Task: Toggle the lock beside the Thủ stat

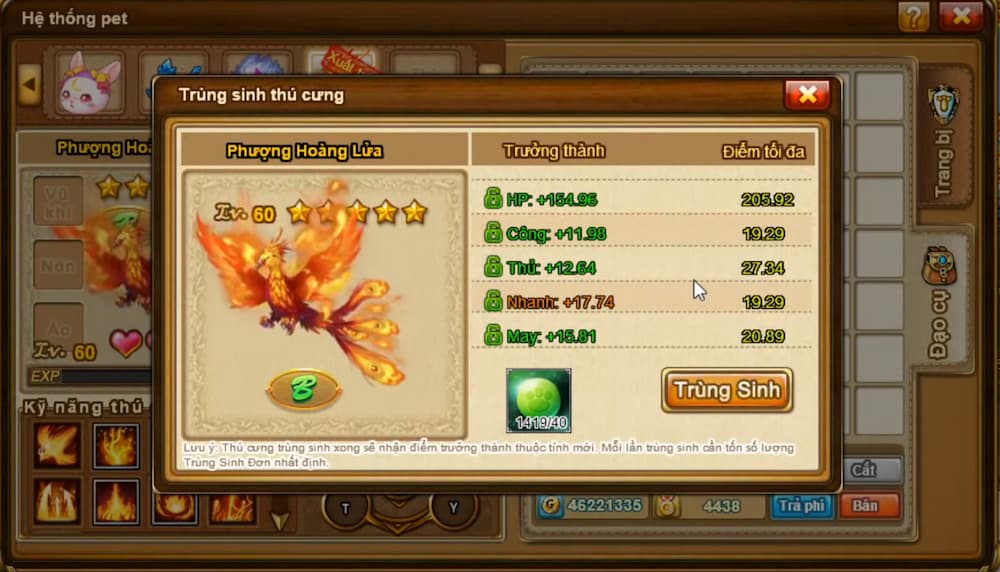Action: coord(493,267)
